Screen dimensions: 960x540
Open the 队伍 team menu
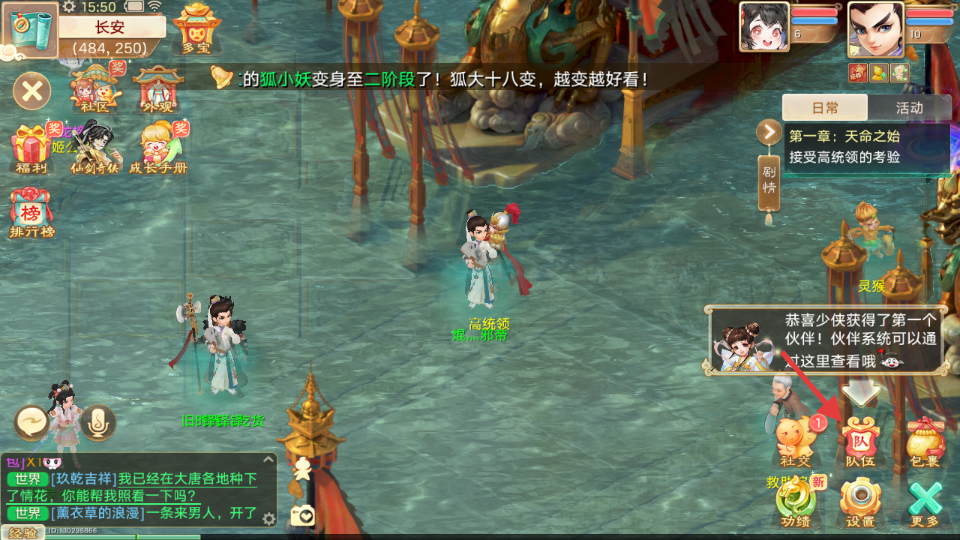860,441
